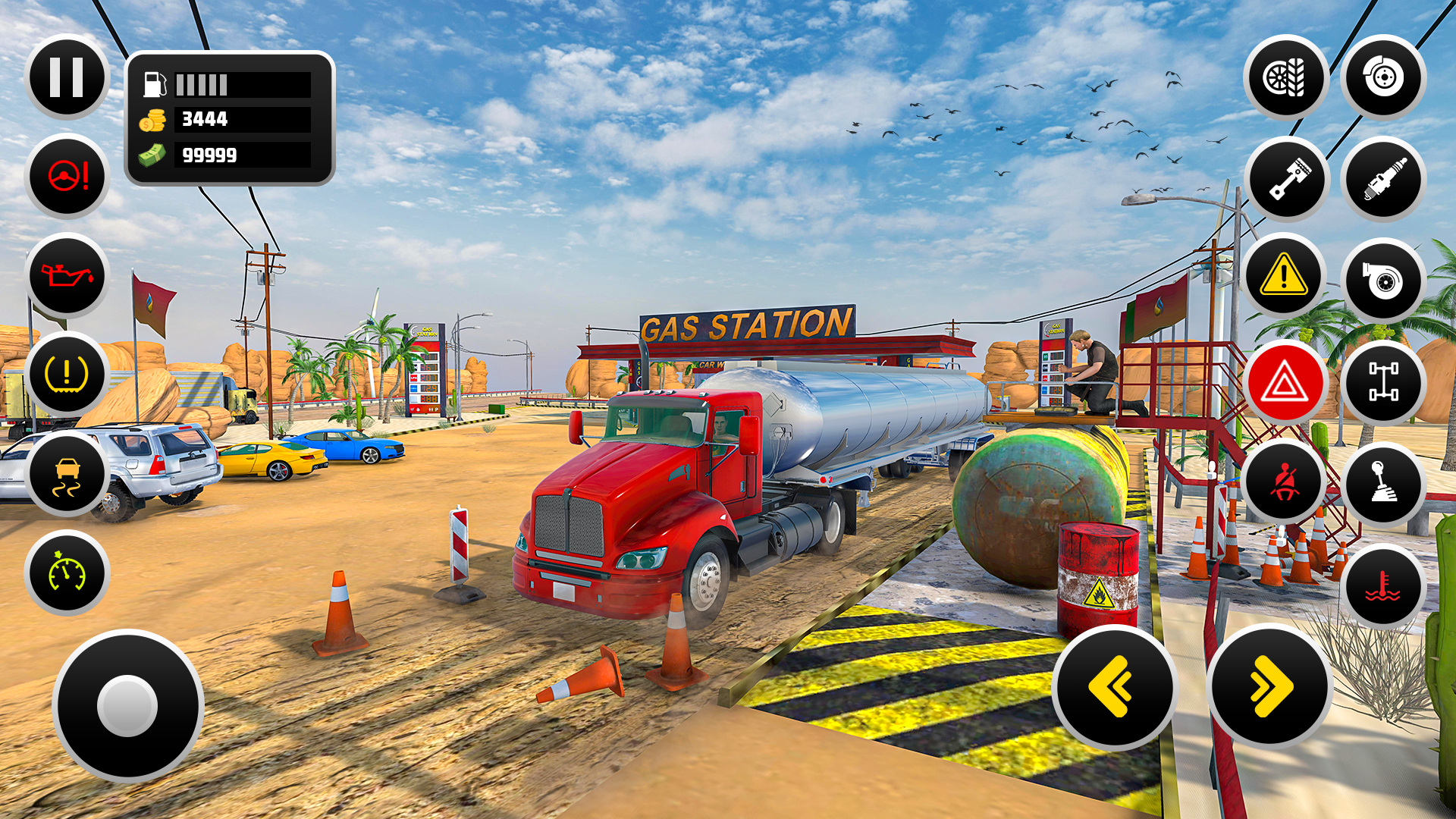Click the oil can warning icon
Screen dimensions: 1456x819
coord(67,275)
